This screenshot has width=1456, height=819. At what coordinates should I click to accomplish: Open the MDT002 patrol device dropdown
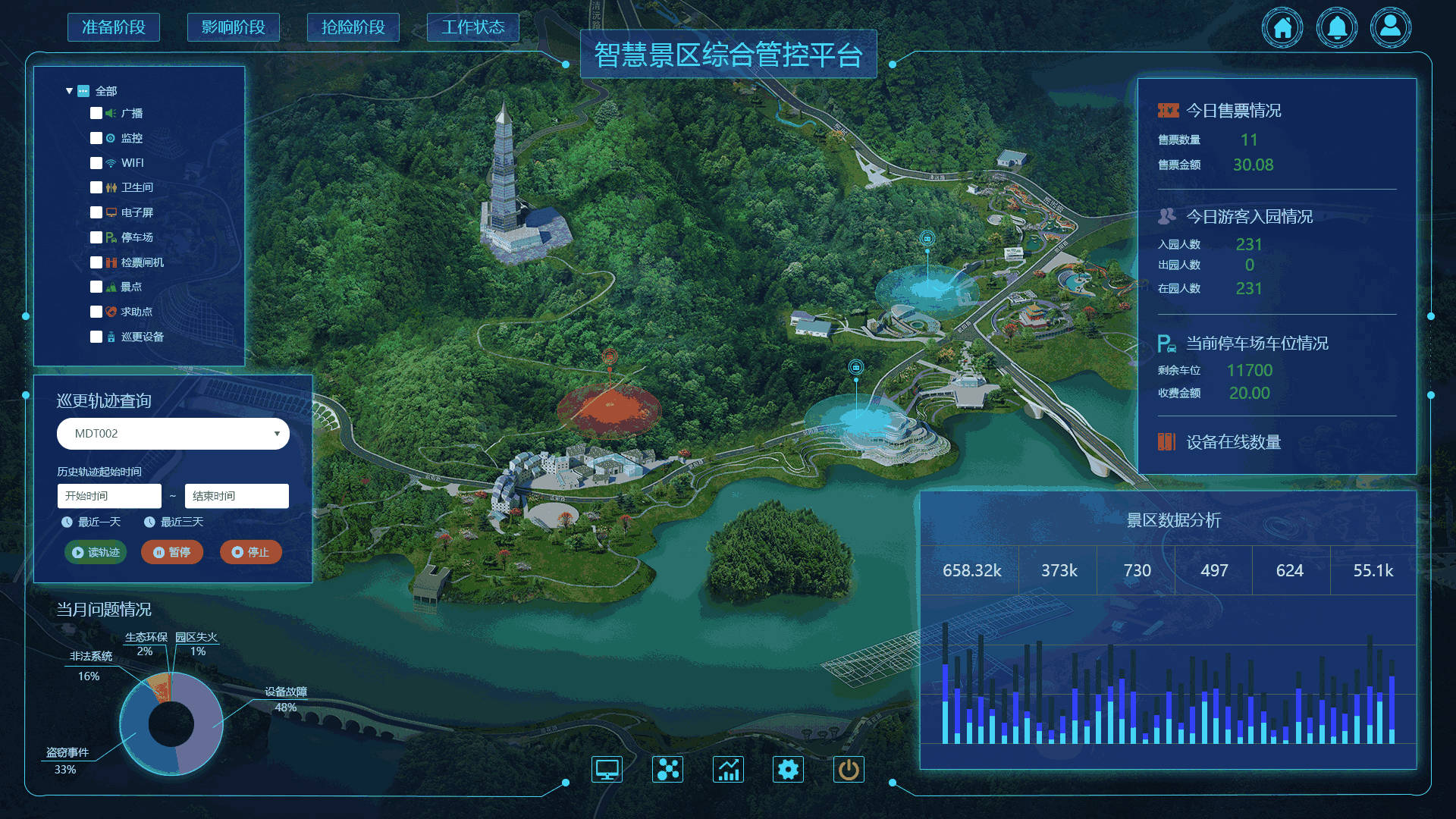173,434
